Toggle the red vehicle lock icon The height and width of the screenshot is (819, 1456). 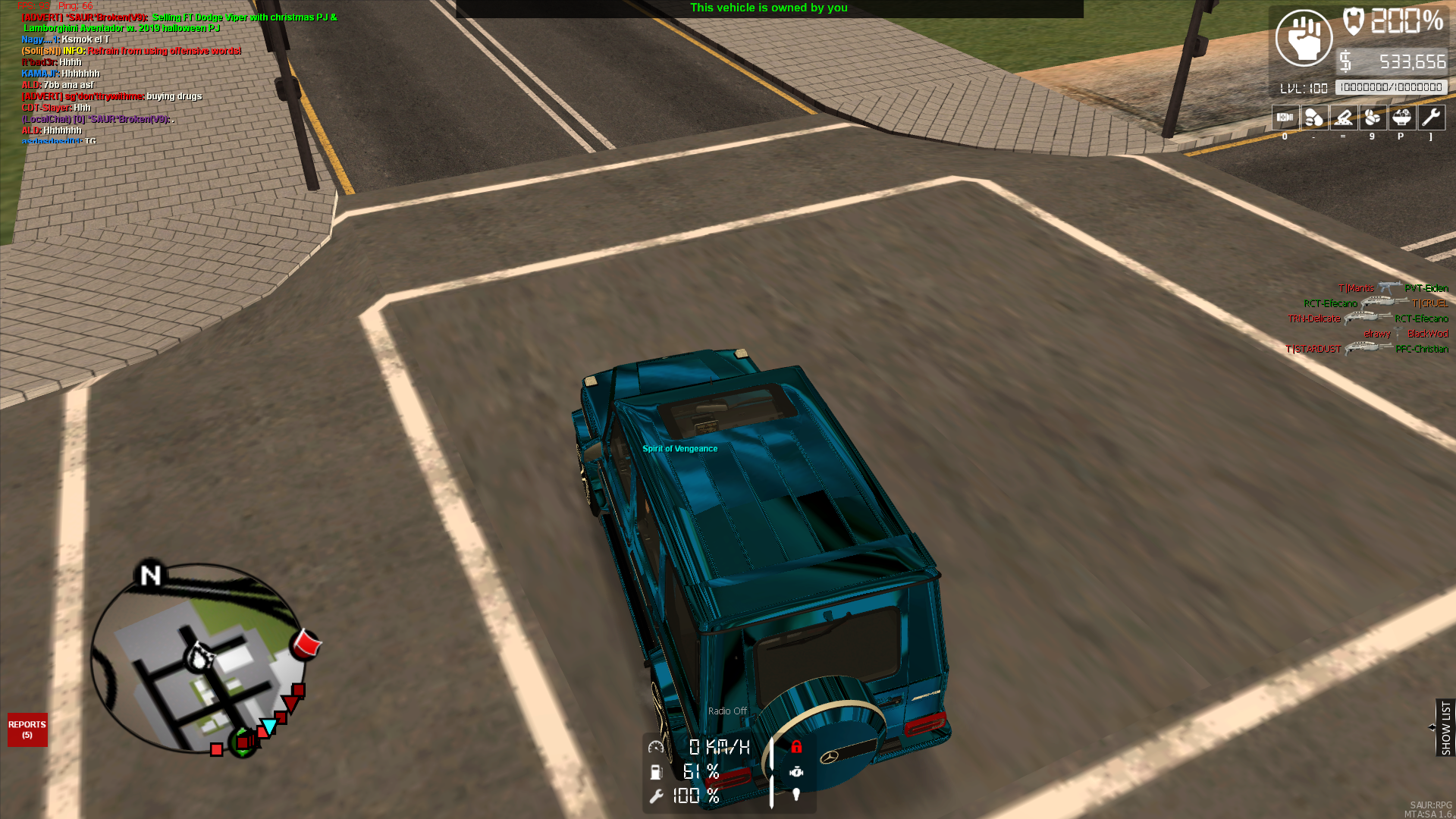[796, 747]
